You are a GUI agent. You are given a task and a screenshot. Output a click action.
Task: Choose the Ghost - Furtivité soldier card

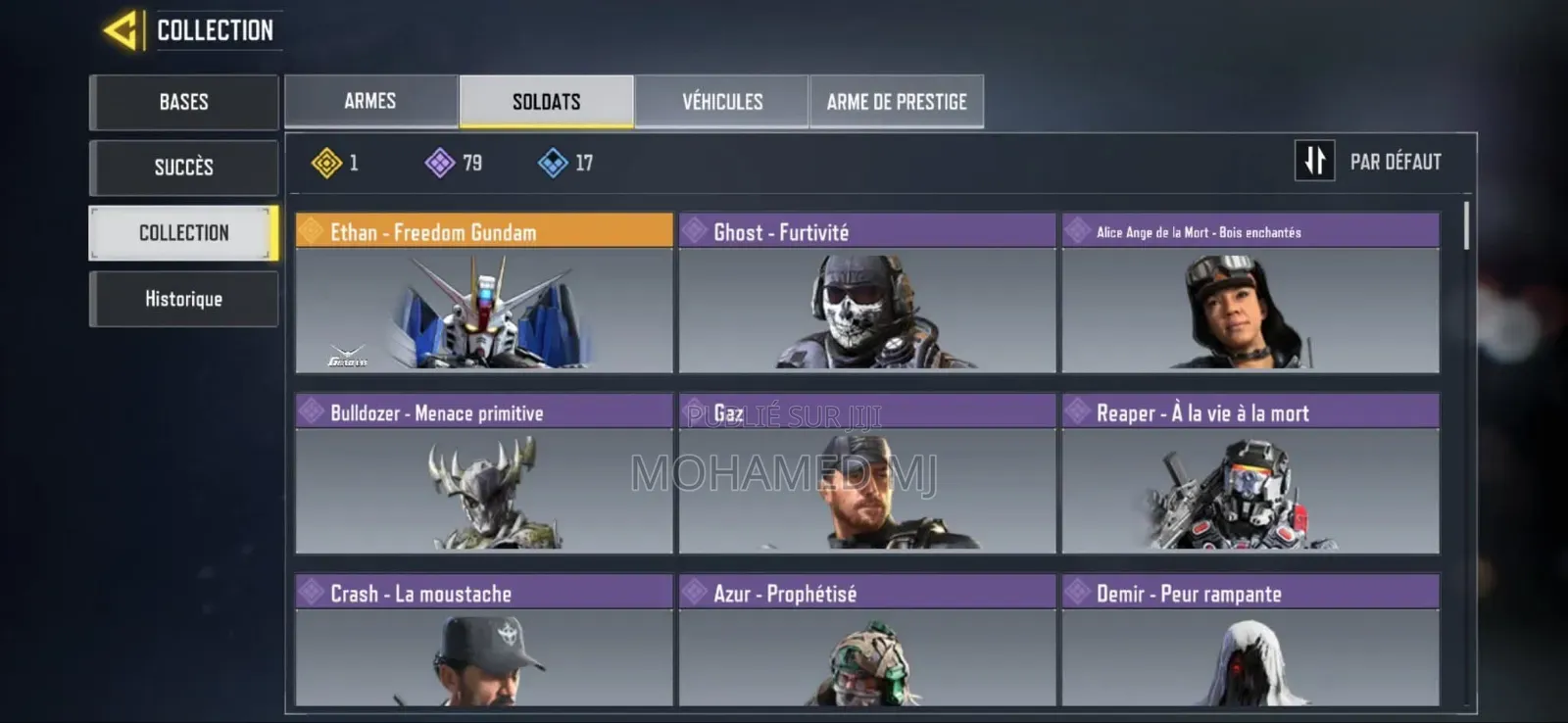[x=867, y=293]
